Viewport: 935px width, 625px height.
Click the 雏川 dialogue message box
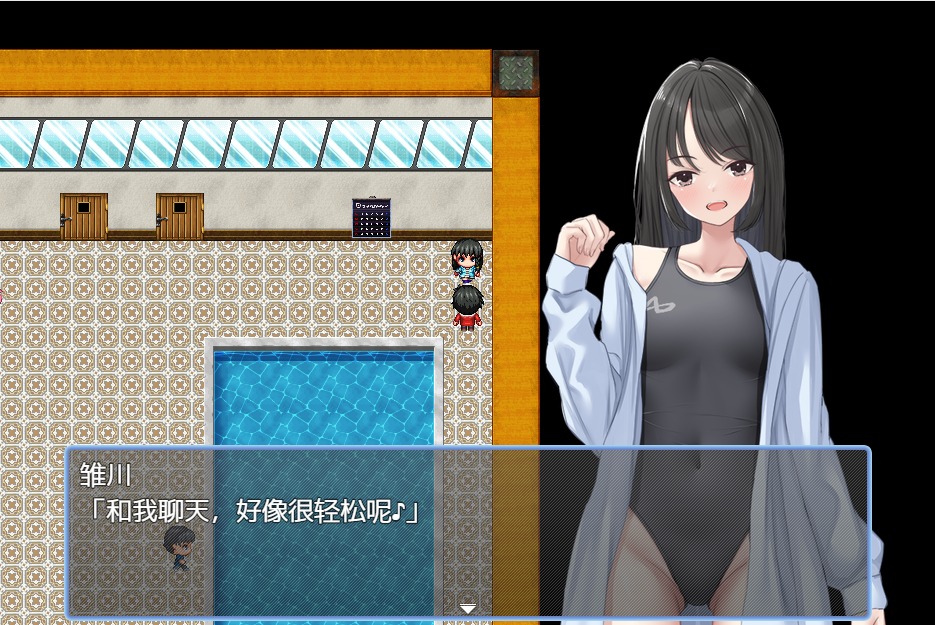467,531
